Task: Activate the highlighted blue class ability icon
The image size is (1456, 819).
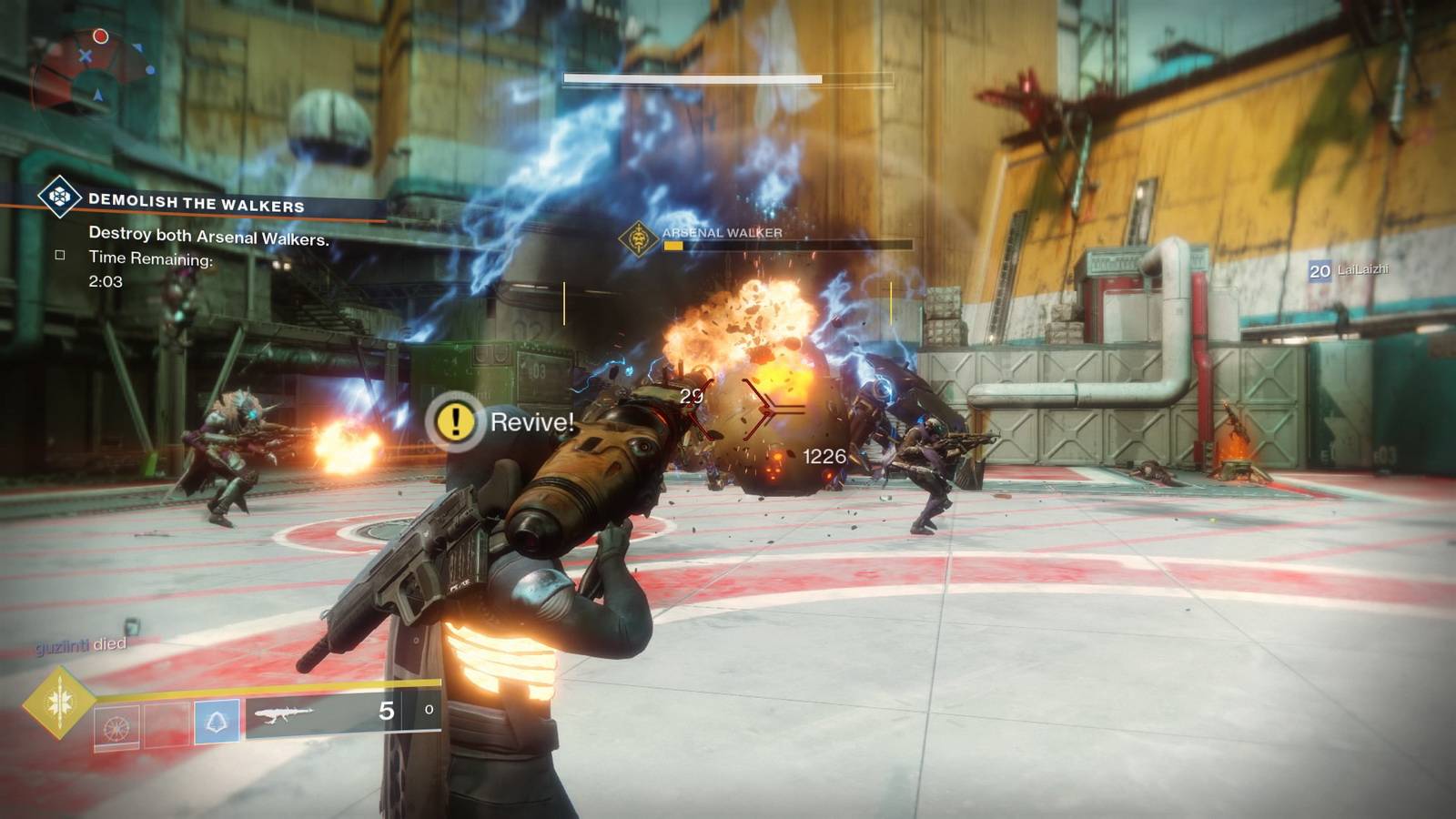Action: (x=217, y=723)
